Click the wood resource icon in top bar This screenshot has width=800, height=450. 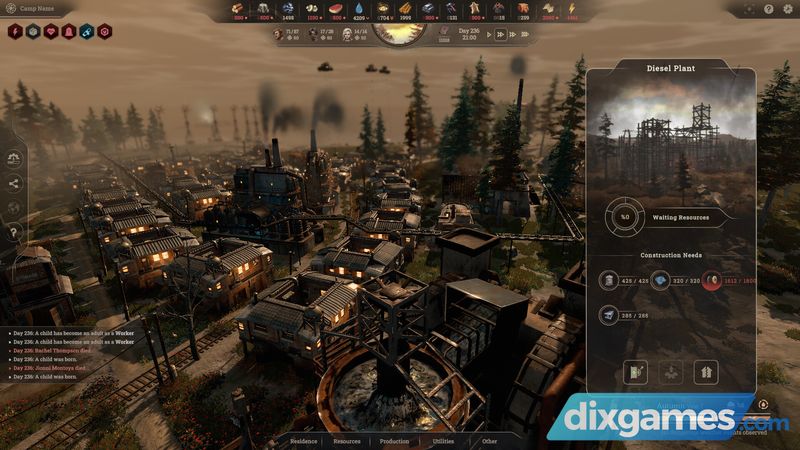tap(239, 8)
